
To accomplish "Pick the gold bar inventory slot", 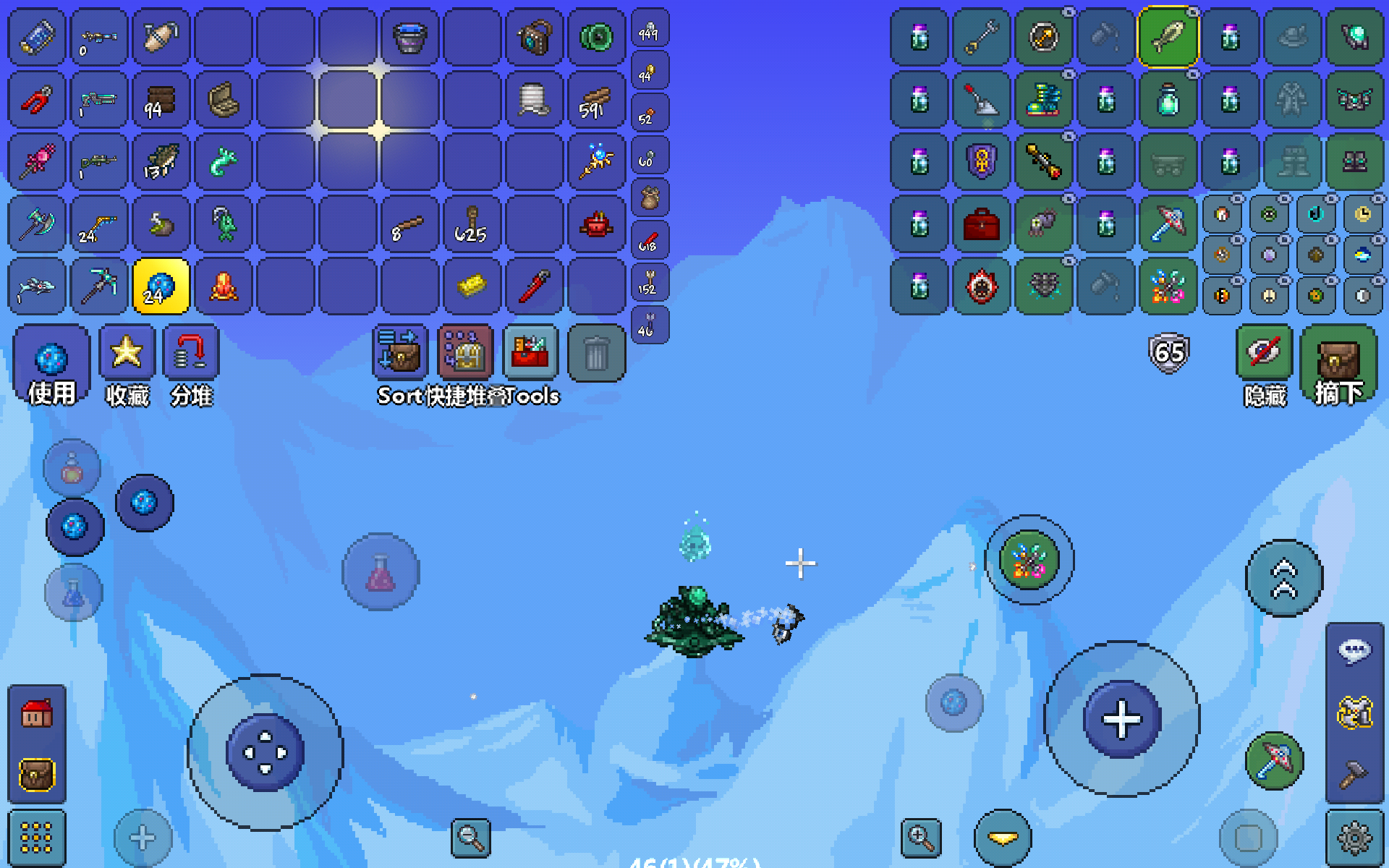I will 472,286.
